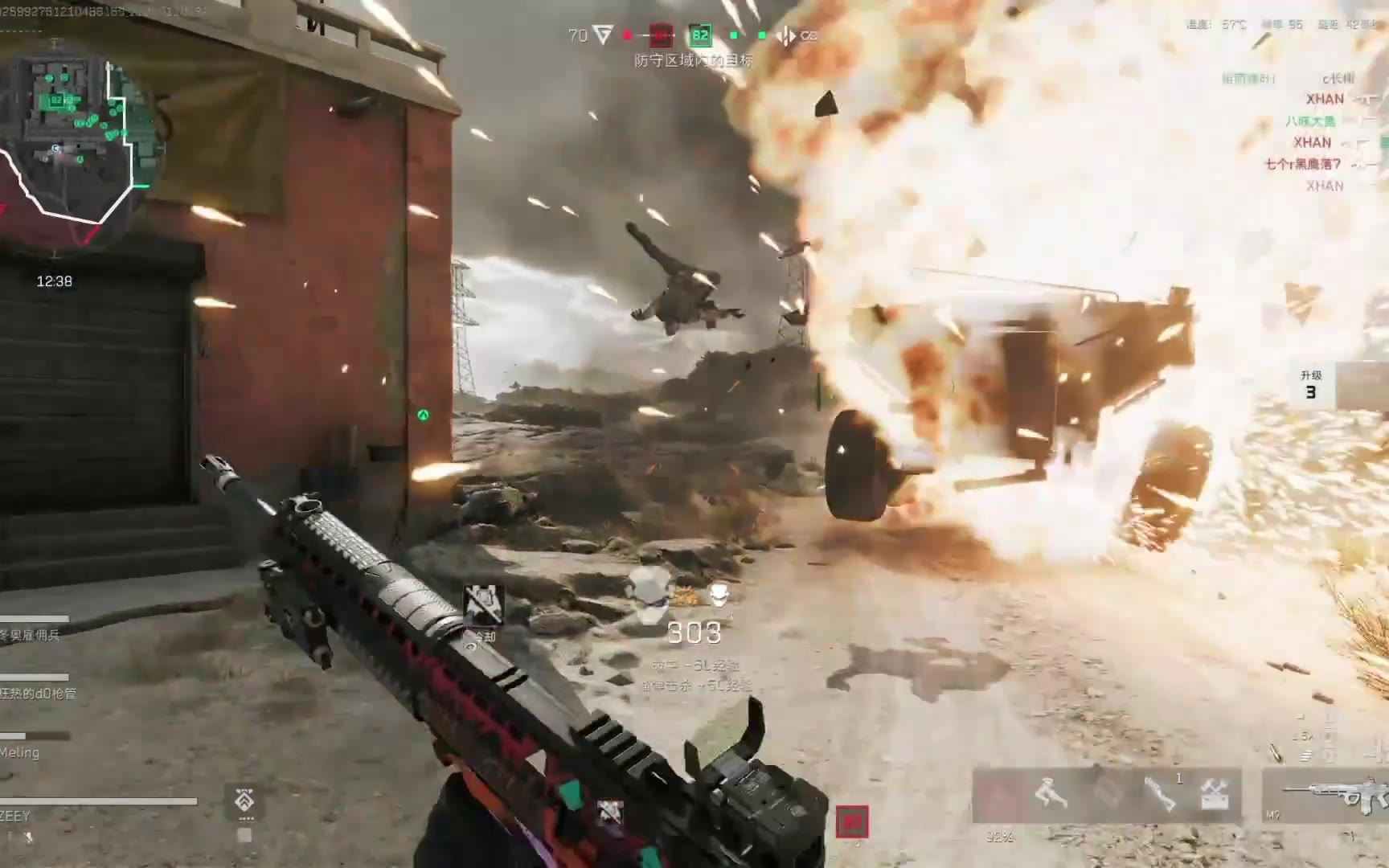Activate the sprinting soldier ability icon

[1051, 794]
